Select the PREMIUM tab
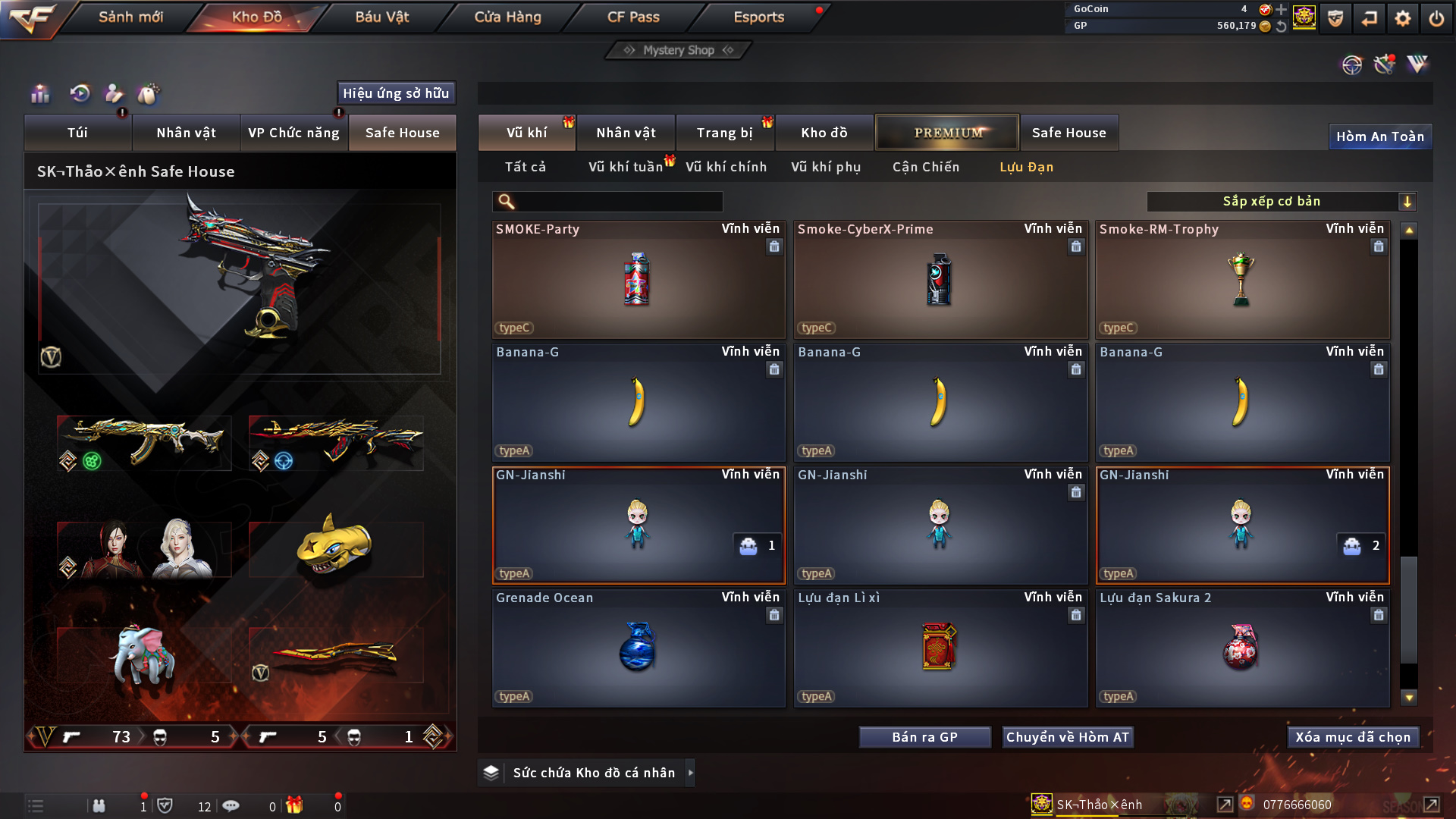Image resolution: width=1456 pixels, height=819 pixels. (947, 133)
